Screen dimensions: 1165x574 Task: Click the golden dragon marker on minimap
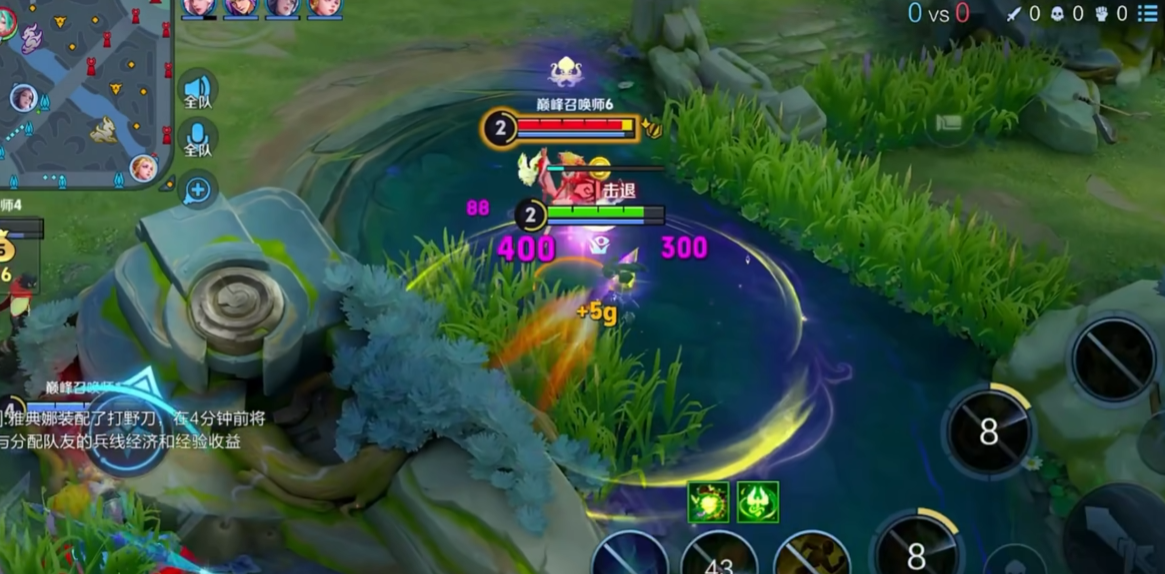tap(104, 129)
